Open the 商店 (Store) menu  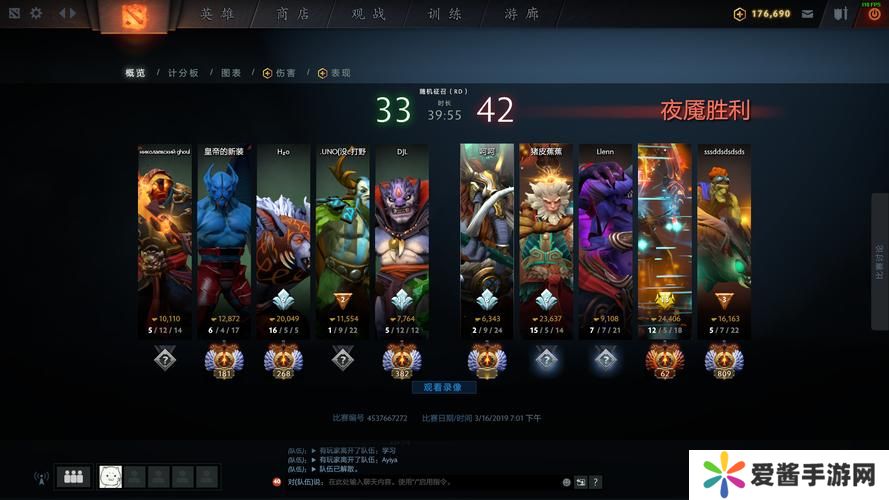[x=293, y=14]
